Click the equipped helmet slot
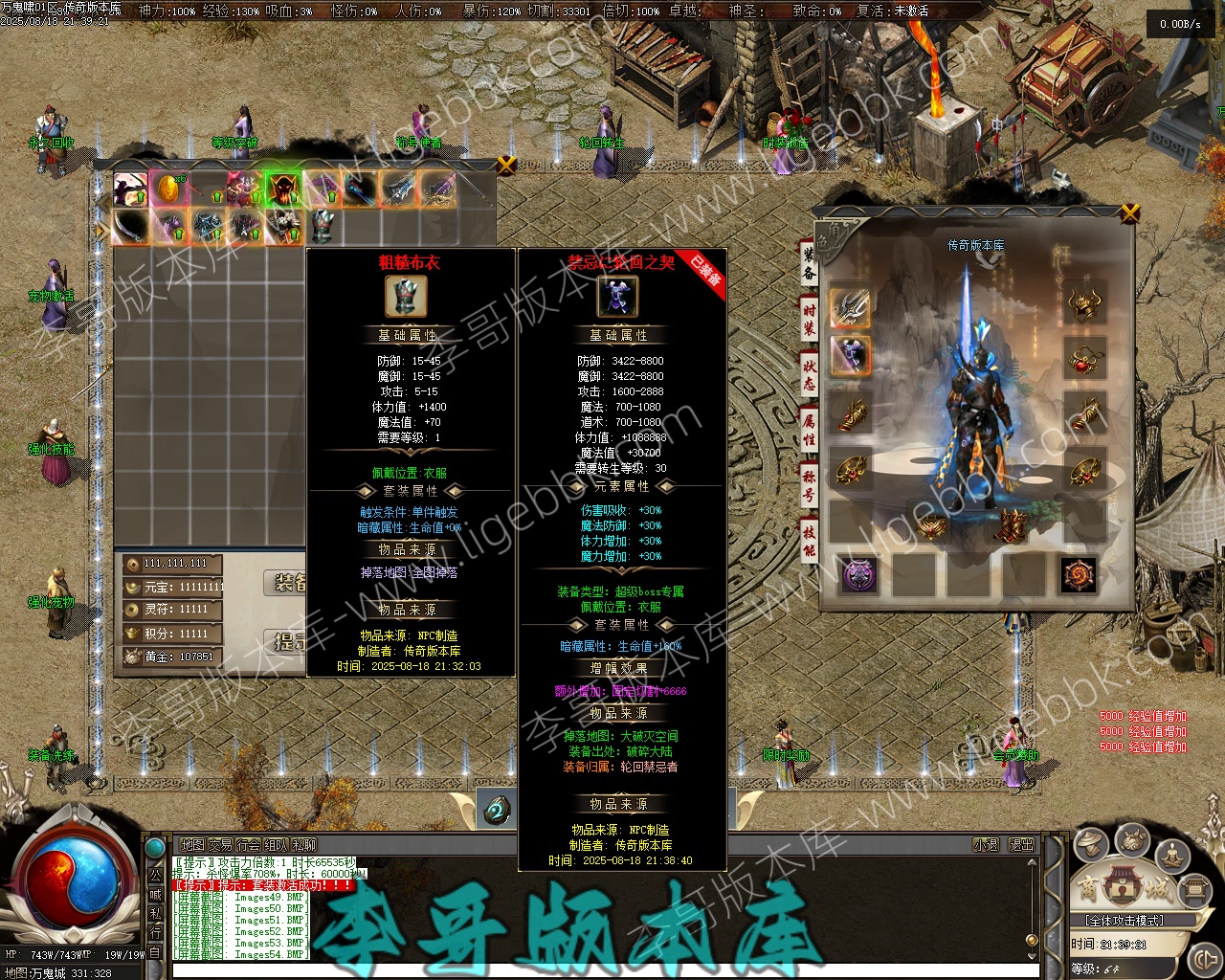1225x980 pixels. tap(1083, 304)
